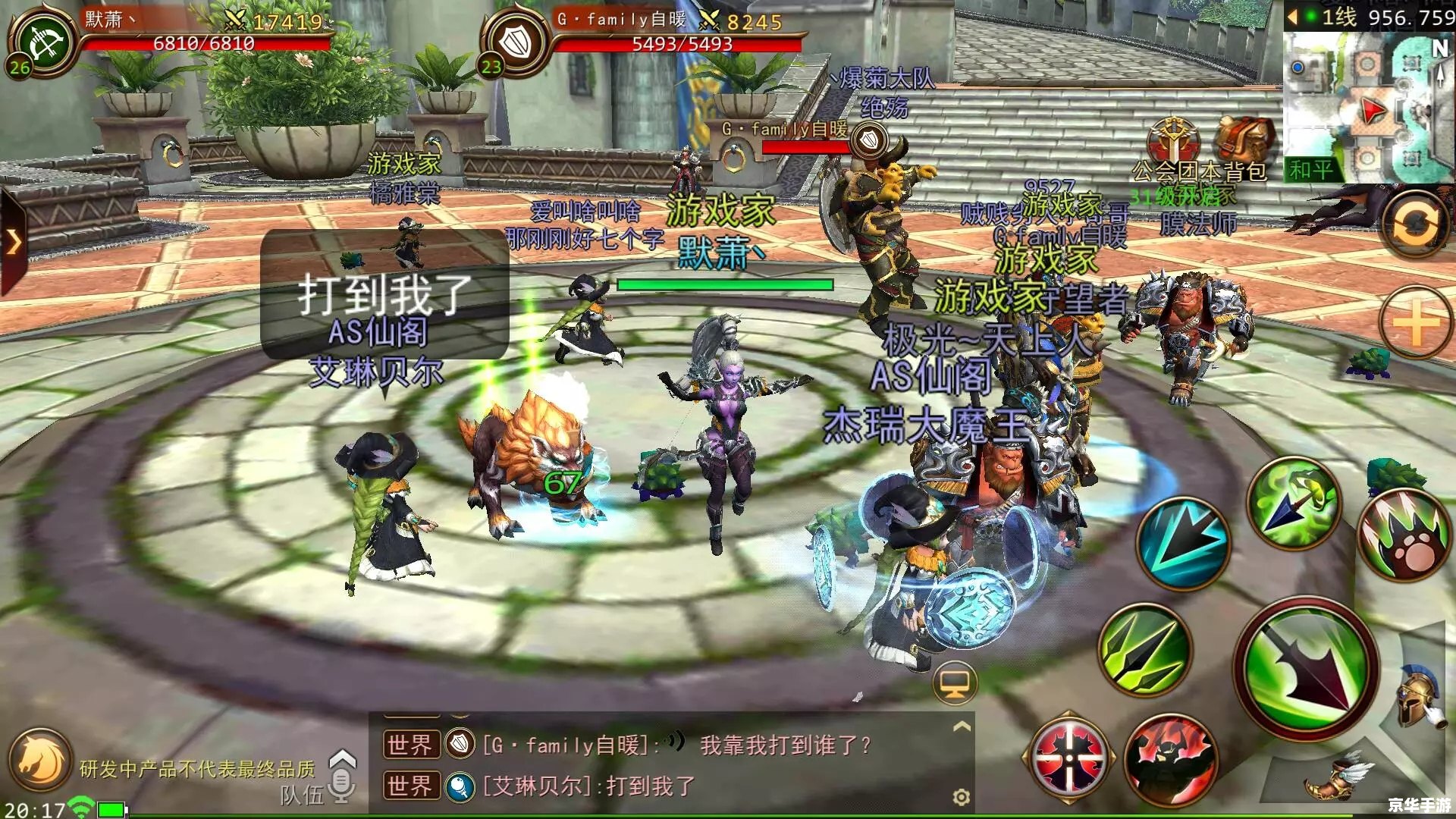Fire the green multi-arrow volley skill
Viewport: 1456px width, 819px height.
[x=1145, y=651]
